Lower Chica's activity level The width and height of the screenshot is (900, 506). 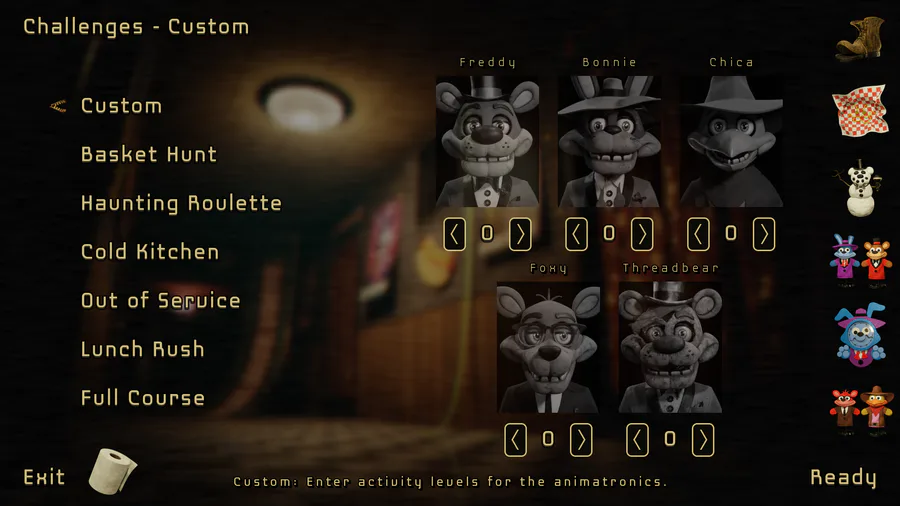pyautogui.click(x=699, y=234)
